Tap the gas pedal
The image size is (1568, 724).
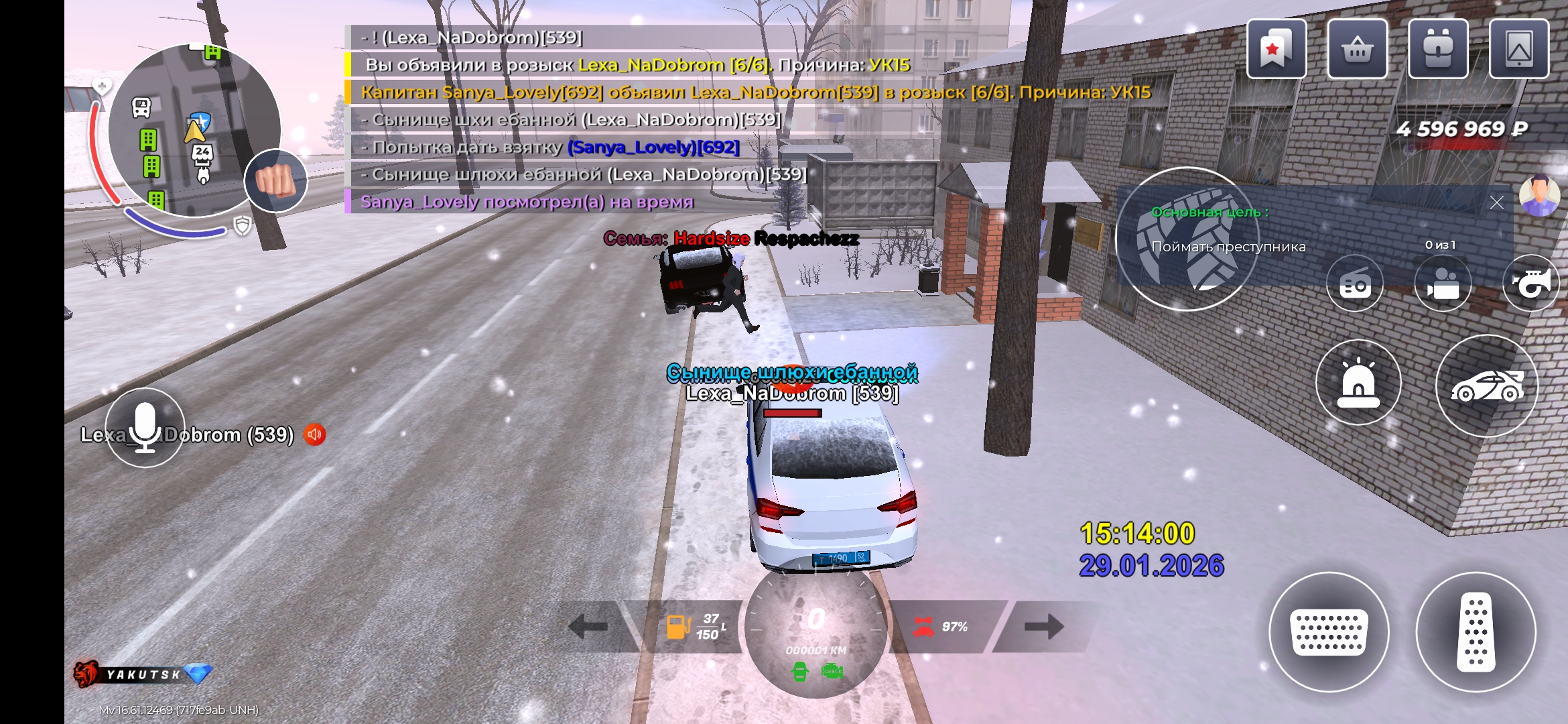pos(1476,631)
